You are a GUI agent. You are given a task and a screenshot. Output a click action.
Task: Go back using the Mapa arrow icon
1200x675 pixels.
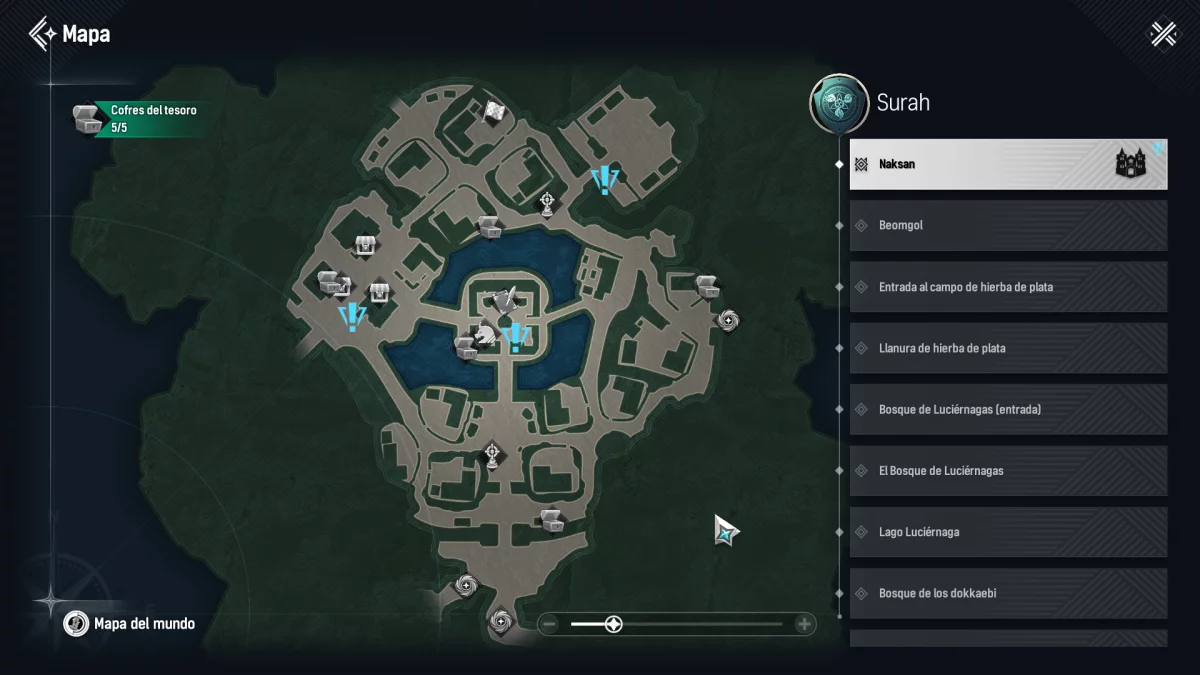tap(42, 34)
